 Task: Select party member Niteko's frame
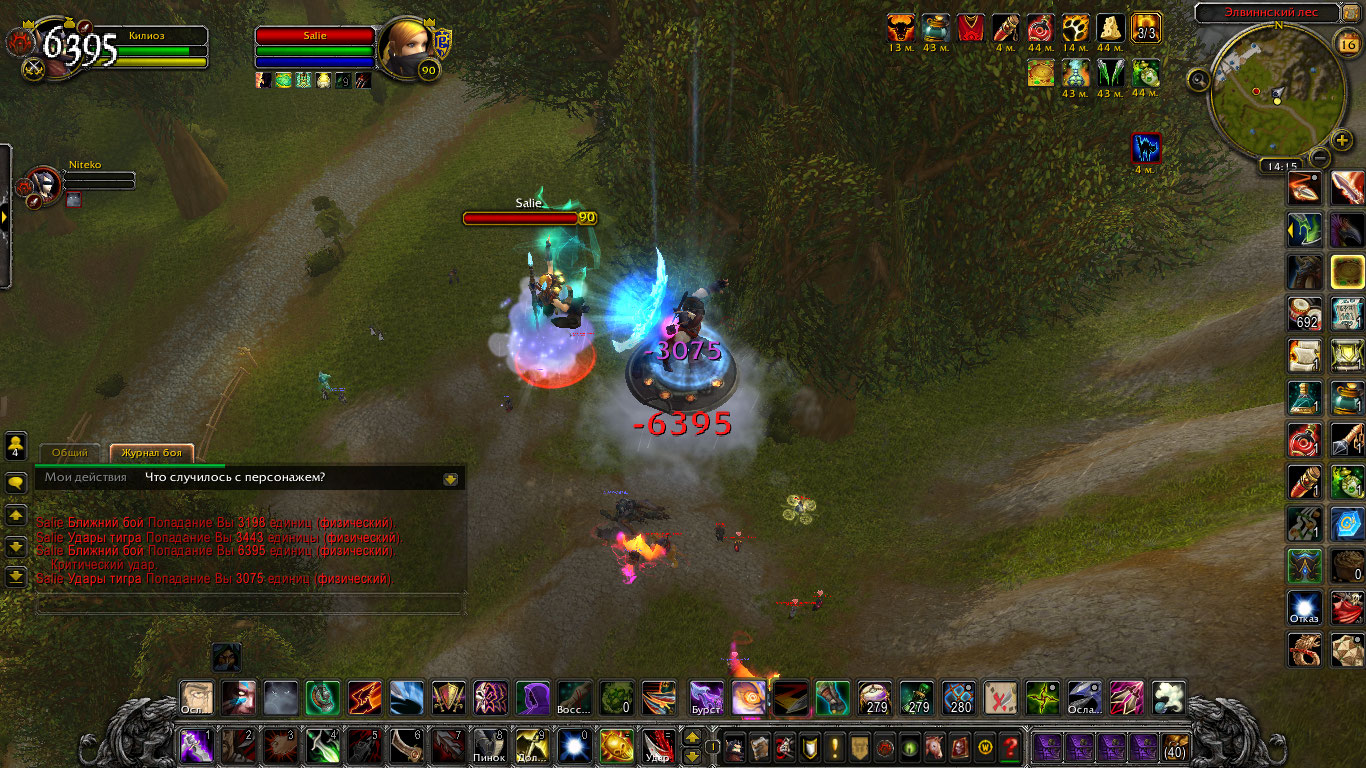point(45,184)
